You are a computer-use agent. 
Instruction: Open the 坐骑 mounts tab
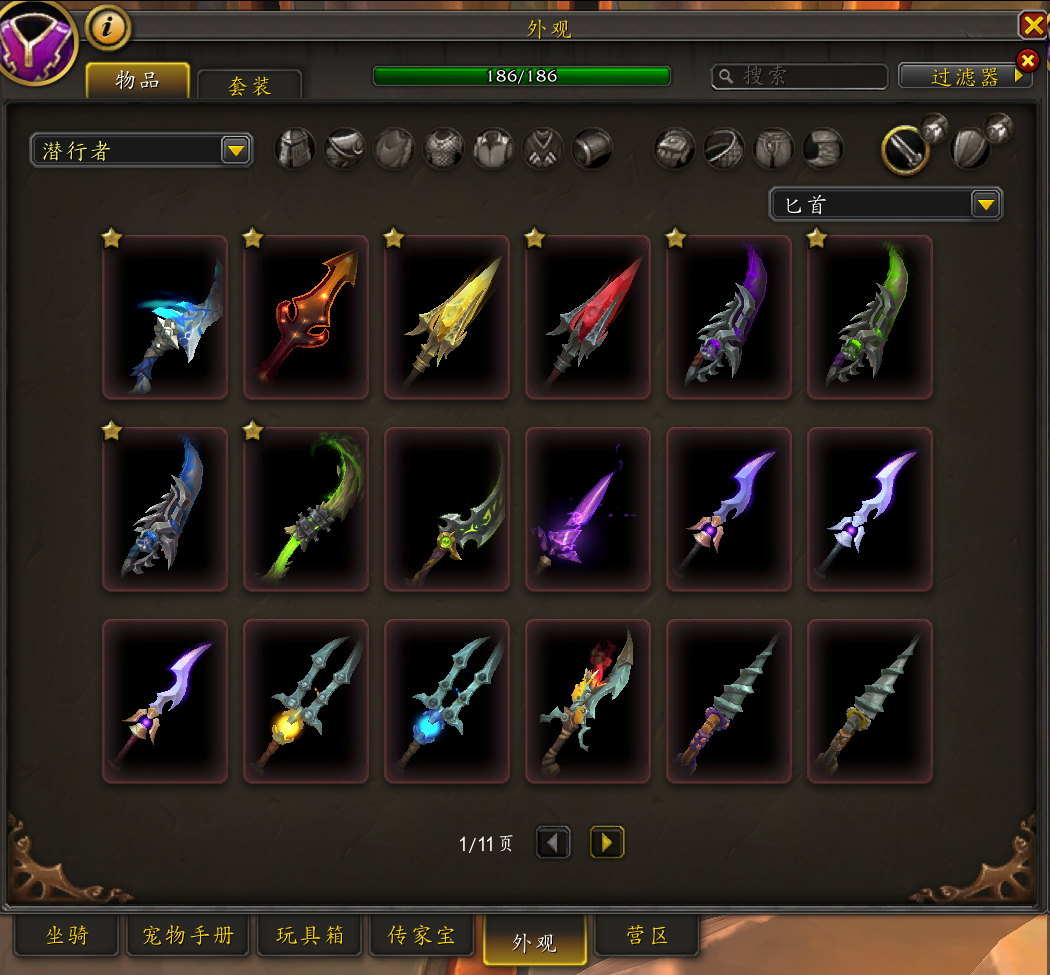pos(67,936)
